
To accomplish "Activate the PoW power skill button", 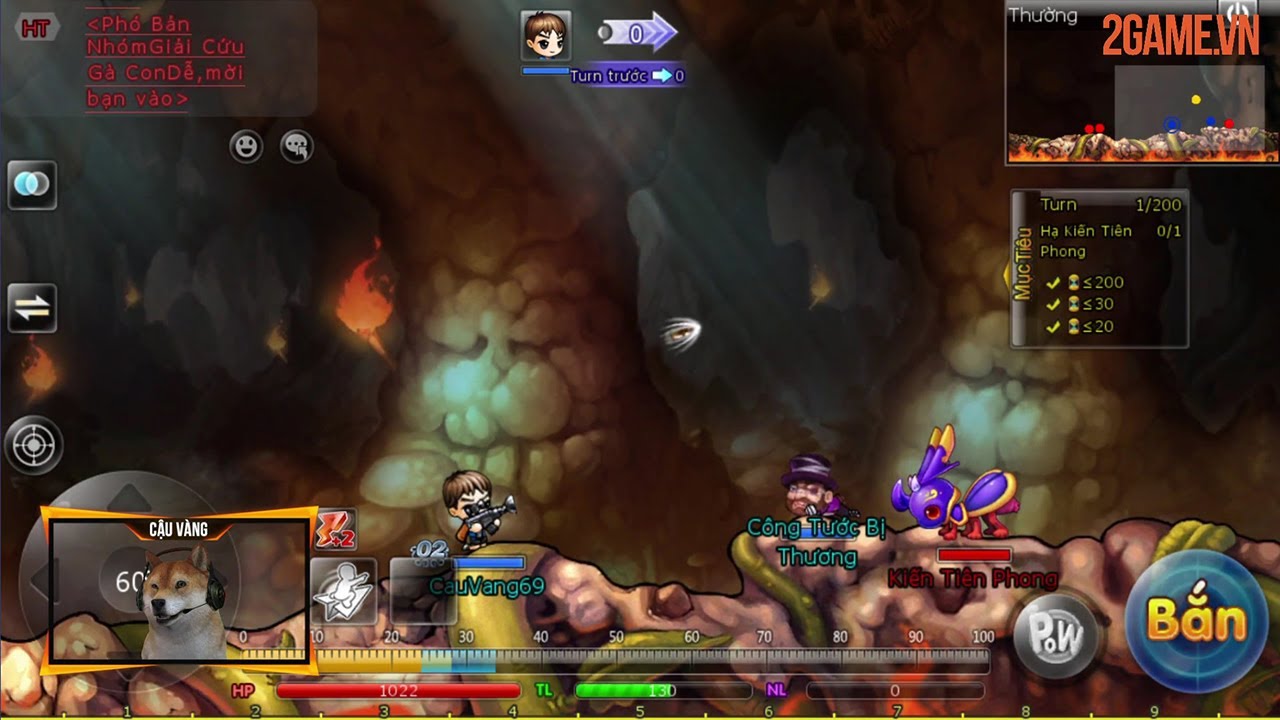I will pos(1056,634).
